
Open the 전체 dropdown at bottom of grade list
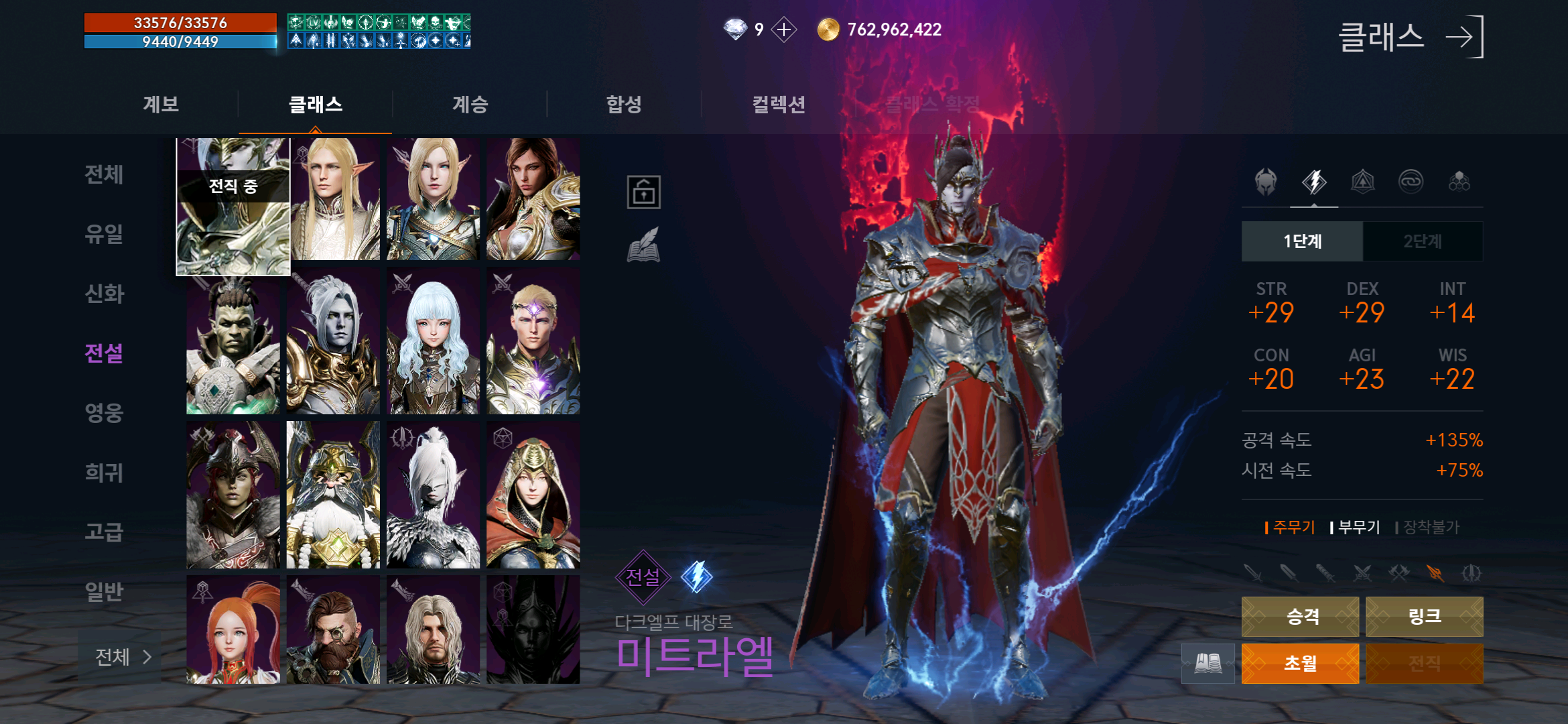(122, 657)
